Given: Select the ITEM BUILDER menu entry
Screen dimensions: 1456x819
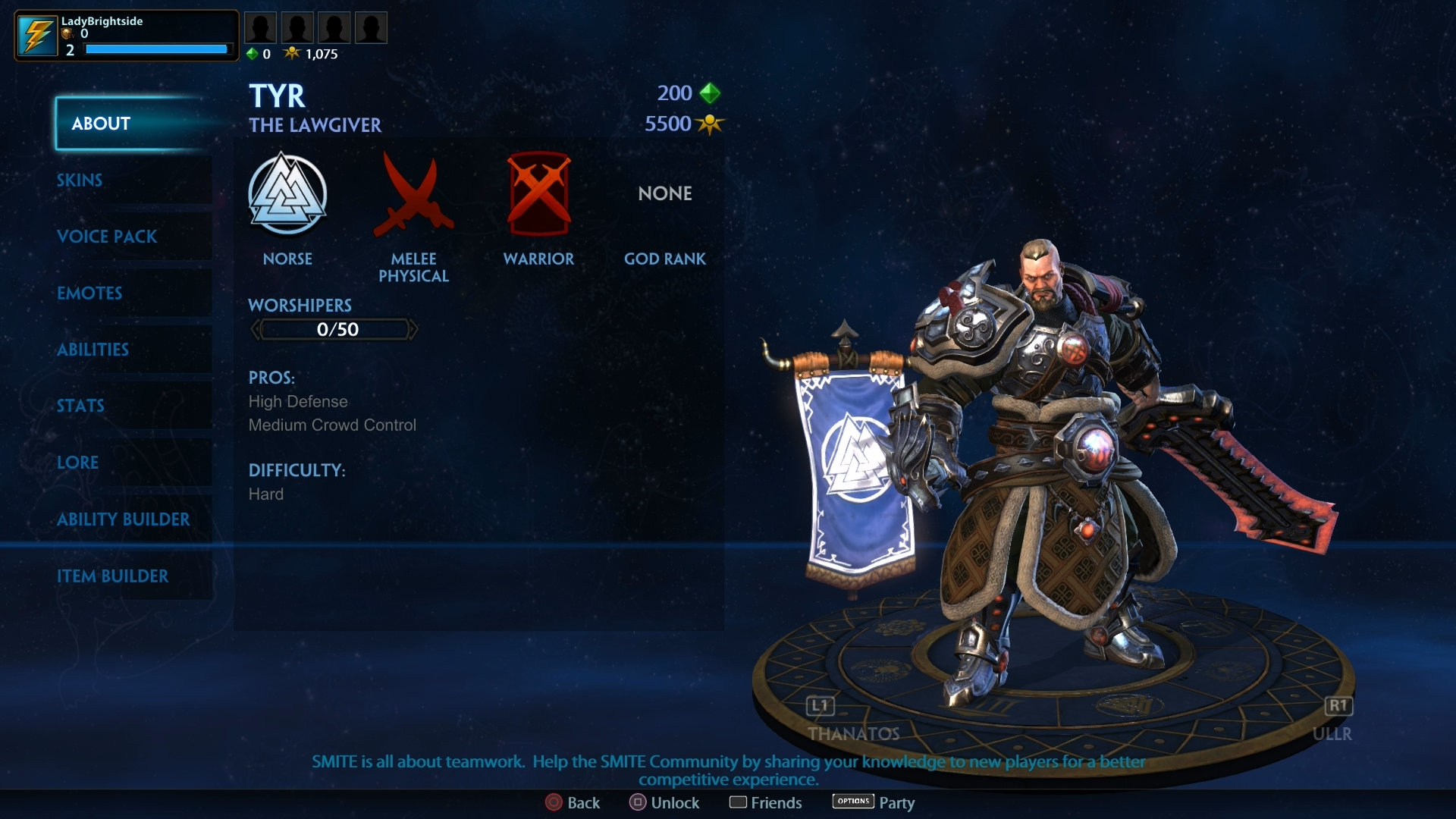Looking at the screenshot, I should pos(113,576).
